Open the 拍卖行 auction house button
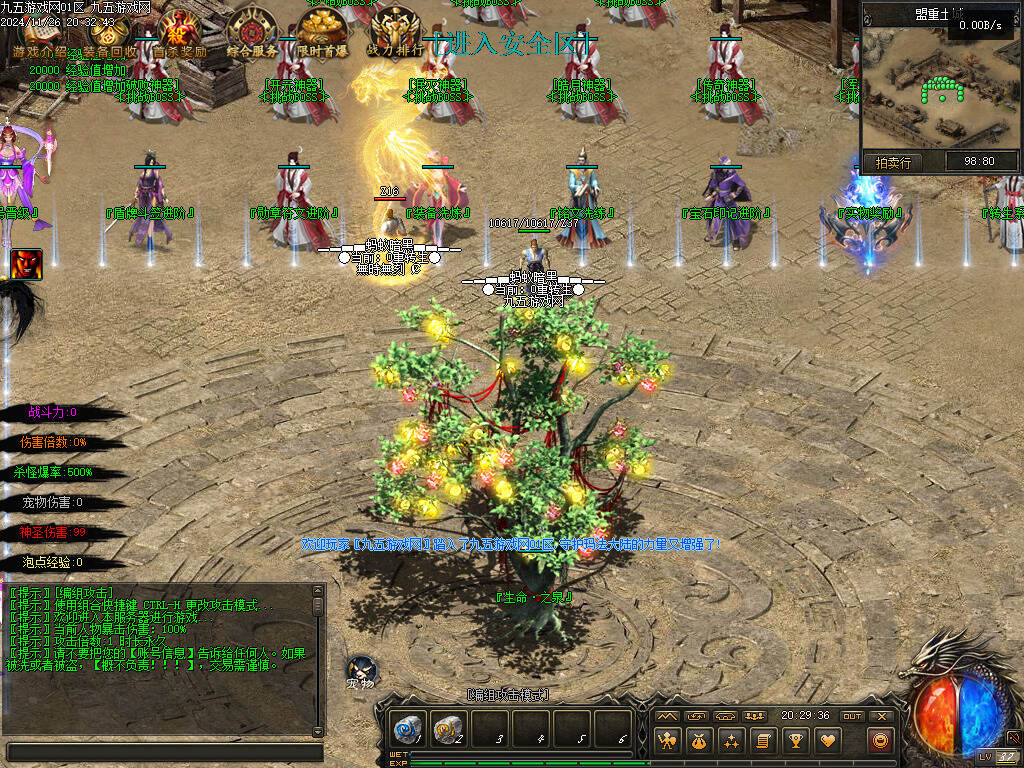The image size is (1024, 768). [893, 161]
